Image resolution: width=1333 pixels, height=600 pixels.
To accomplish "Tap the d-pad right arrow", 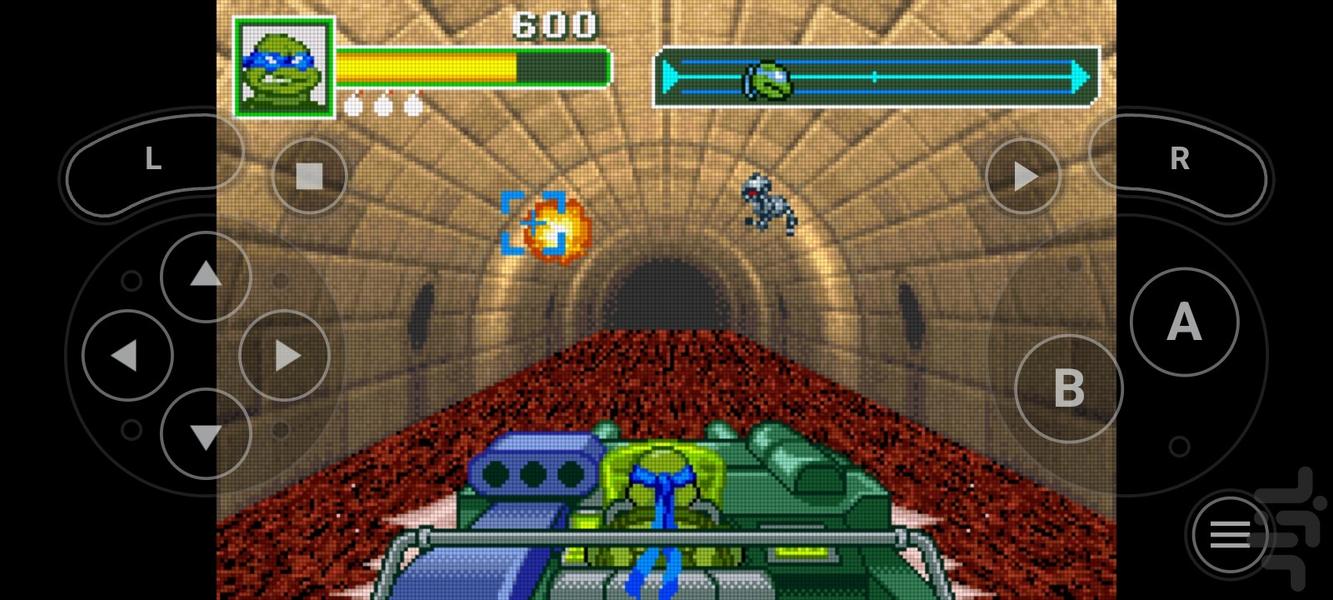I will pos(285,356).
